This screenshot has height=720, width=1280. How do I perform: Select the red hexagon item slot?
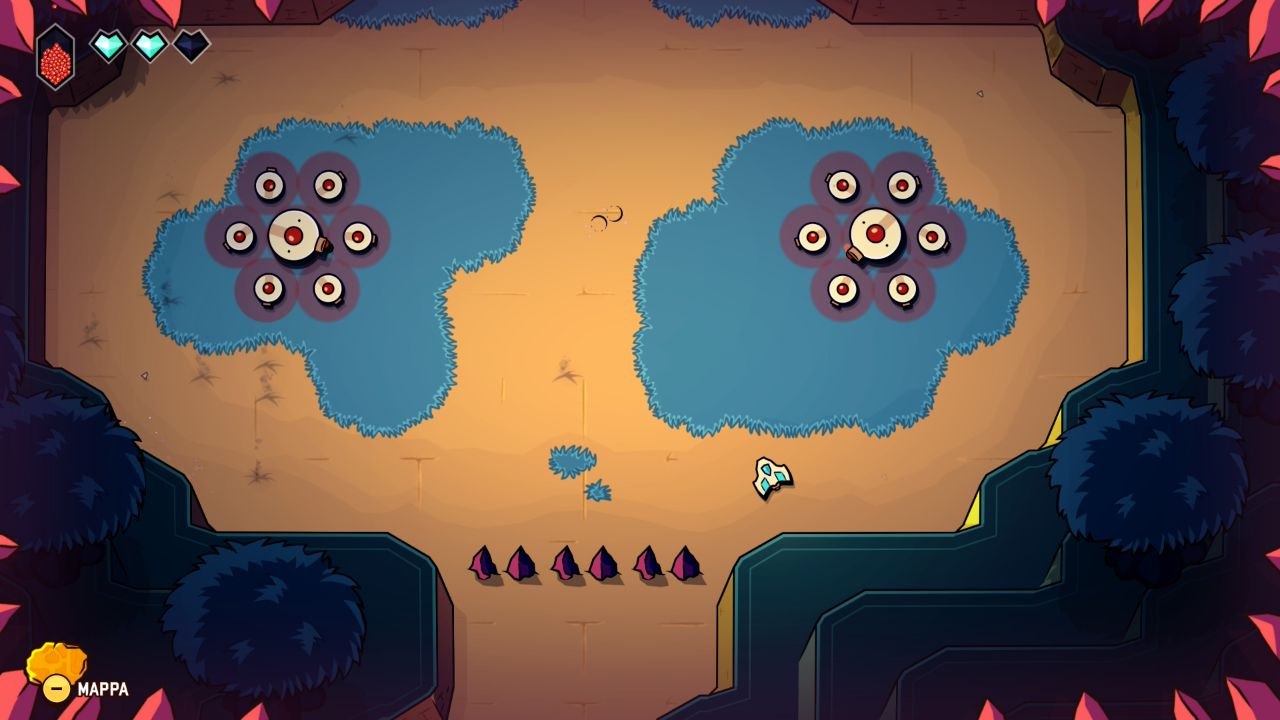pos(55,58)
